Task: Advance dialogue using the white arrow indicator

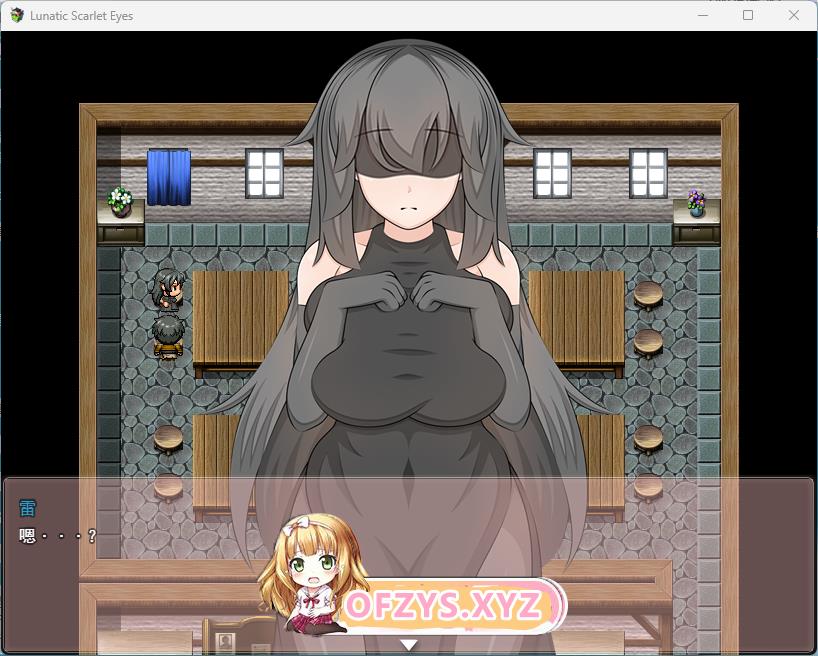Action: 408,645
